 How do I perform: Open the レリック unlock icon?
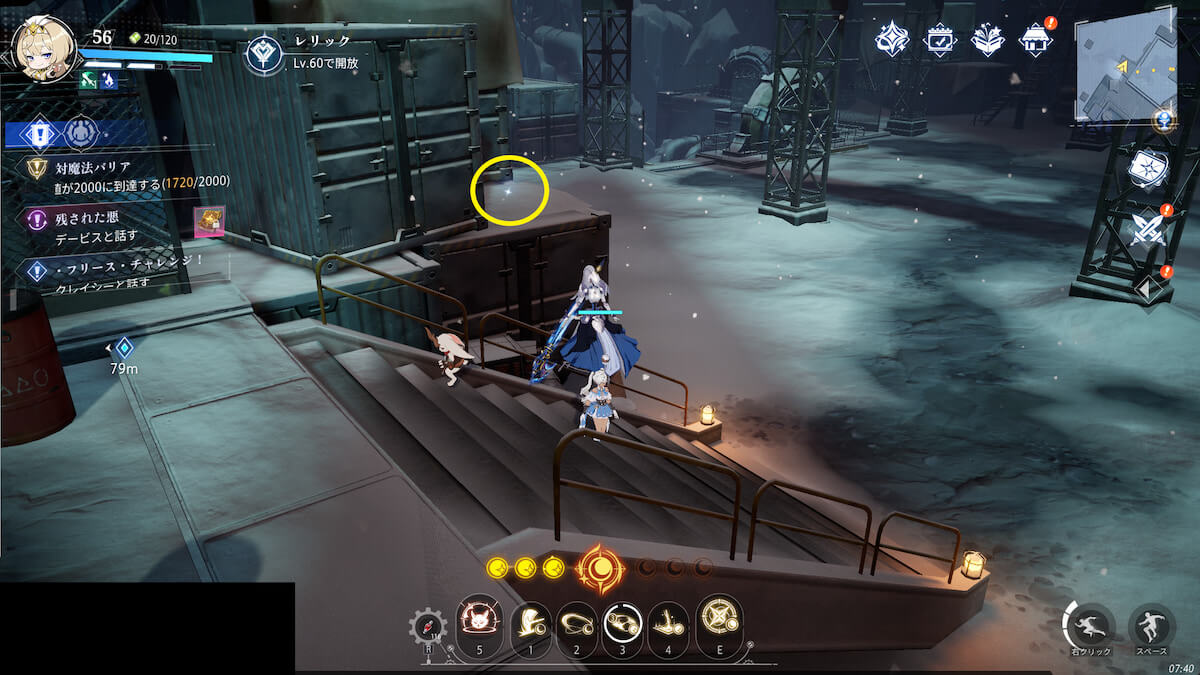point(264,54)
